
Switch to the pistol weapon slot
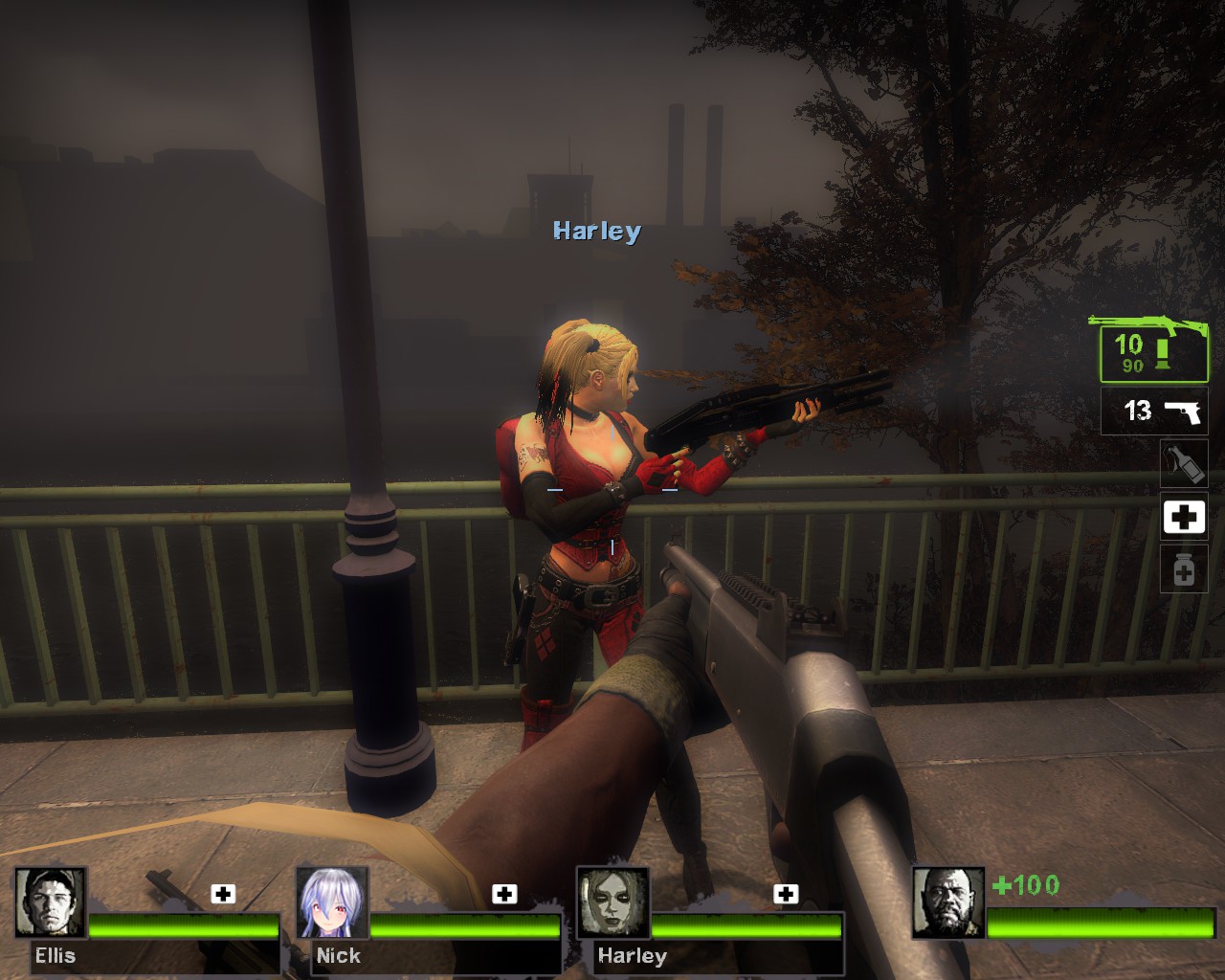tap(1153, 412)
